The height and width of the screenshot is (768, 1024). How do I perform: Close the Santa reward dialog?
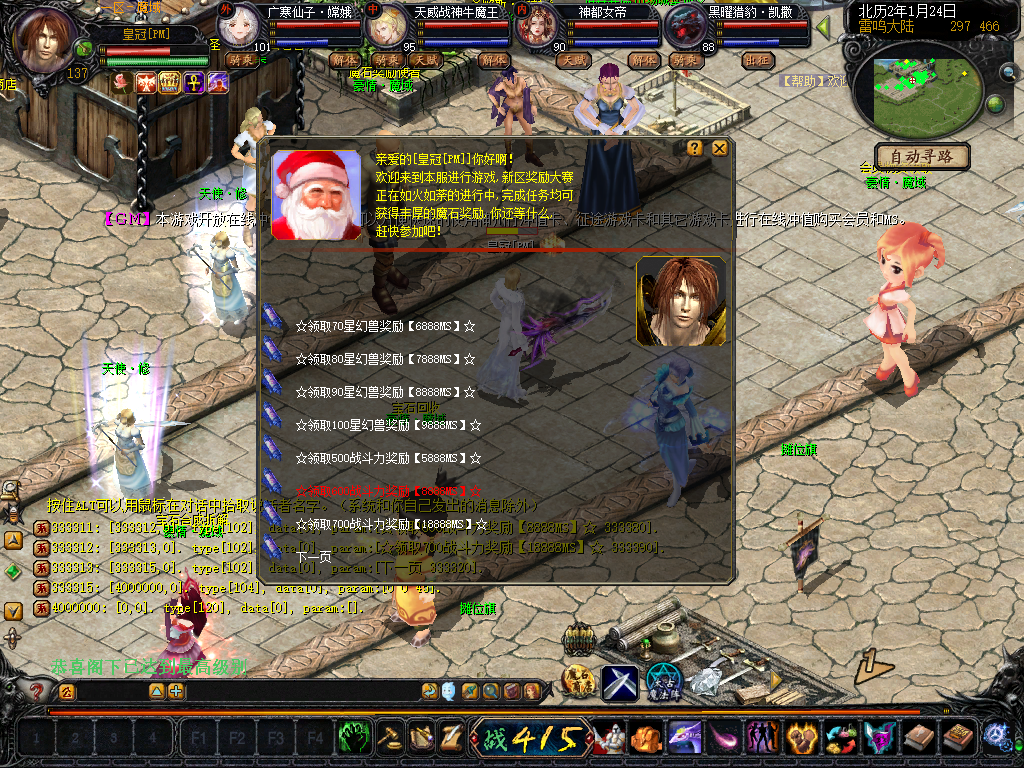[x=719, y=148]
